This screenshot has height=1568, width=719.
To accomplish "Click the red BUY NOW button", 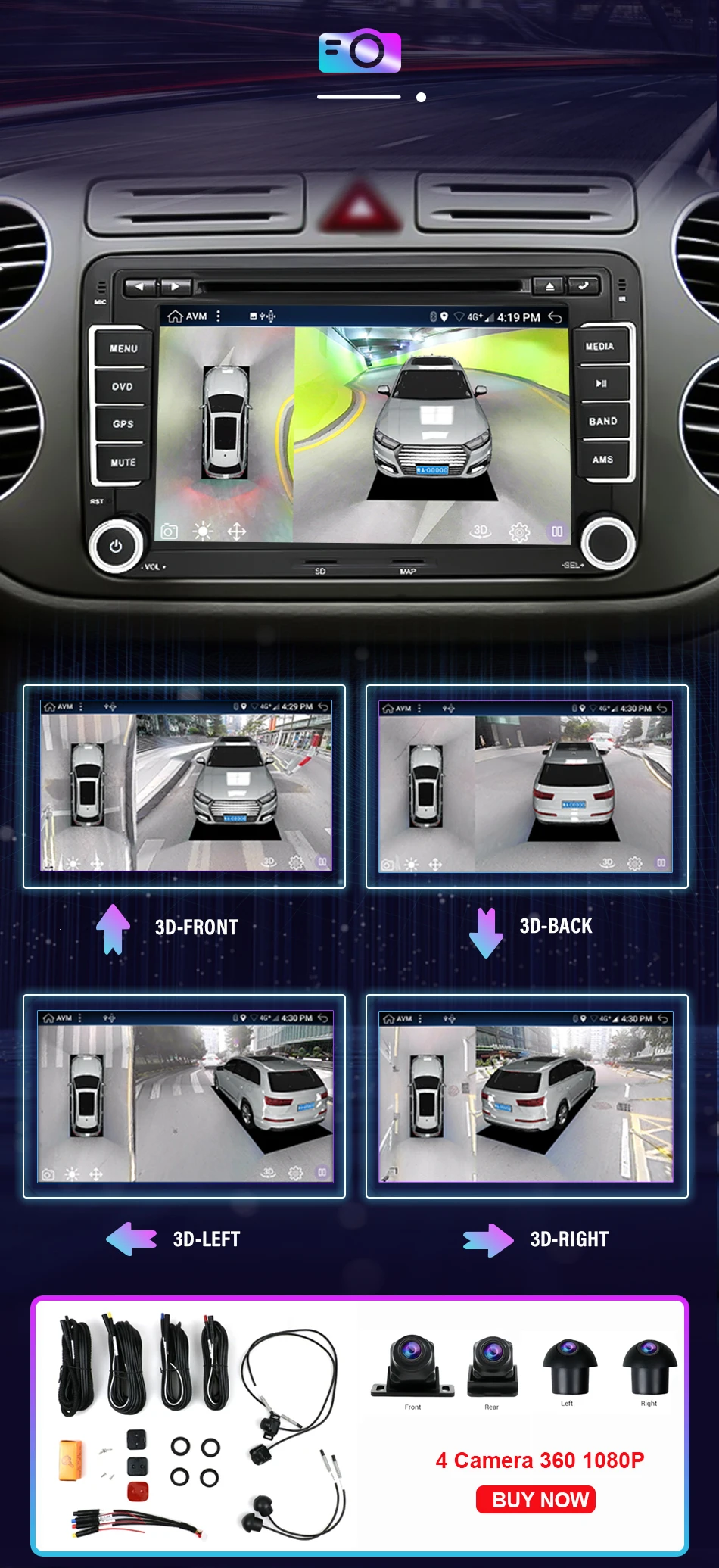I will click(536, 1499).
